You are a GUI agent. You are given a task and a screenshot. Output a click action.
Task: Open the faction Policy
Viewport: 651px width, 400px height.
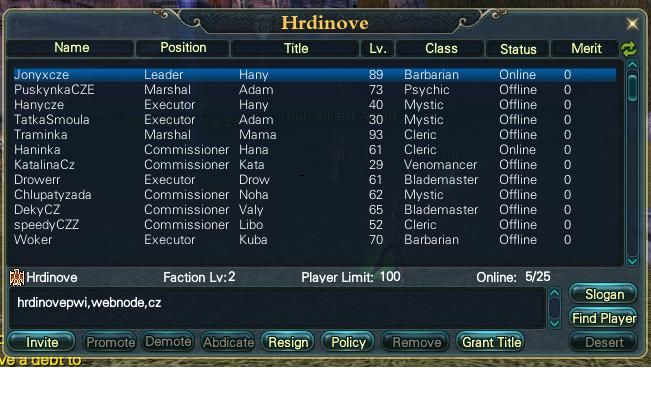tap(348, 342)
